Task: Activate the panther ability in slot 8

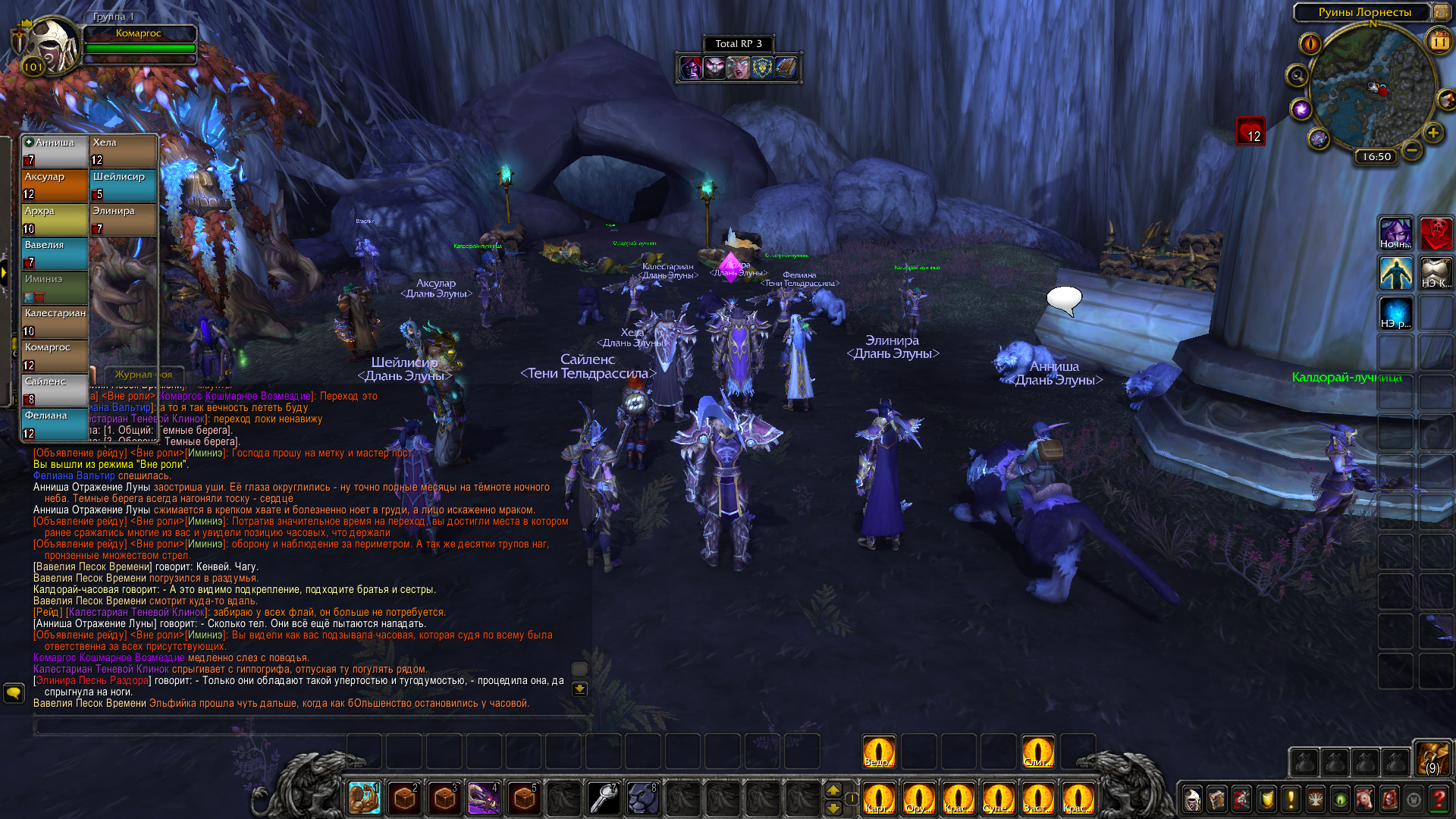Action: pyautogui.click(x=643, y=798)
